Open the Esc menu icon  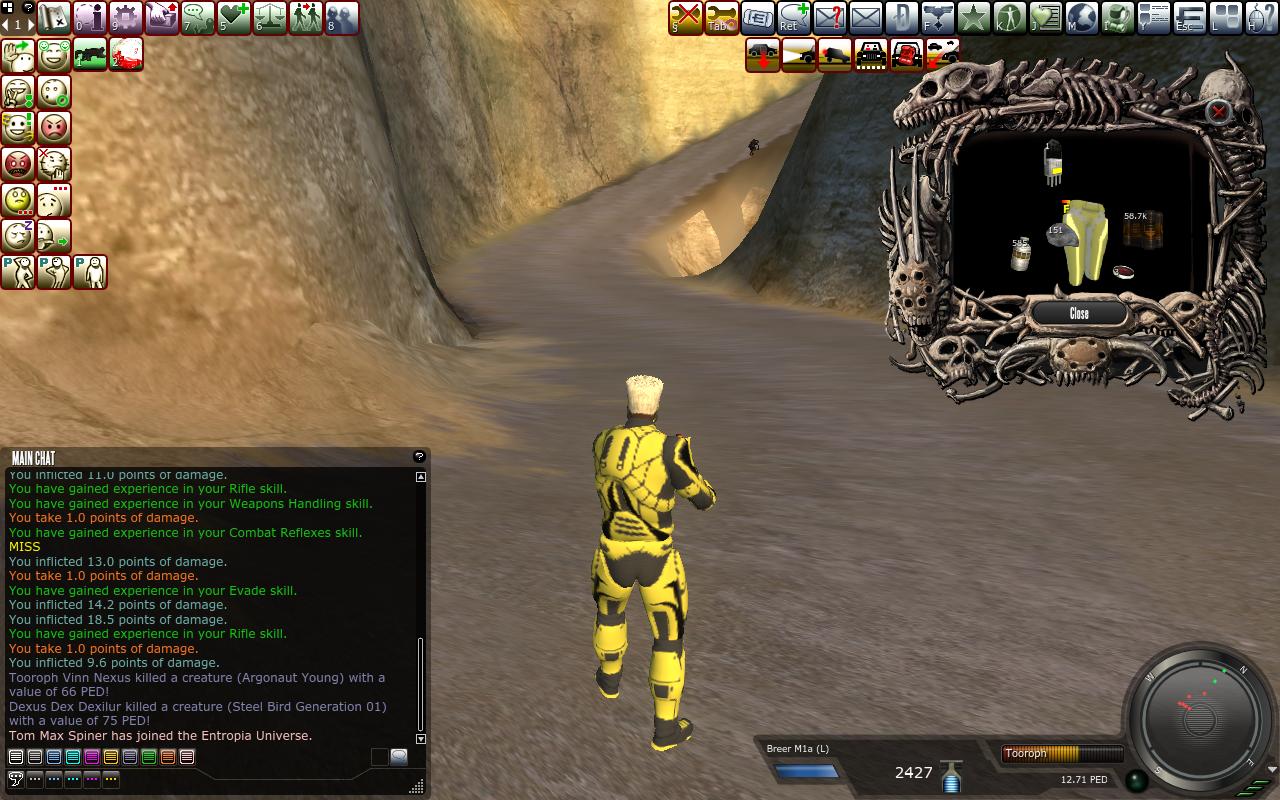click(x=1189, y=17)
